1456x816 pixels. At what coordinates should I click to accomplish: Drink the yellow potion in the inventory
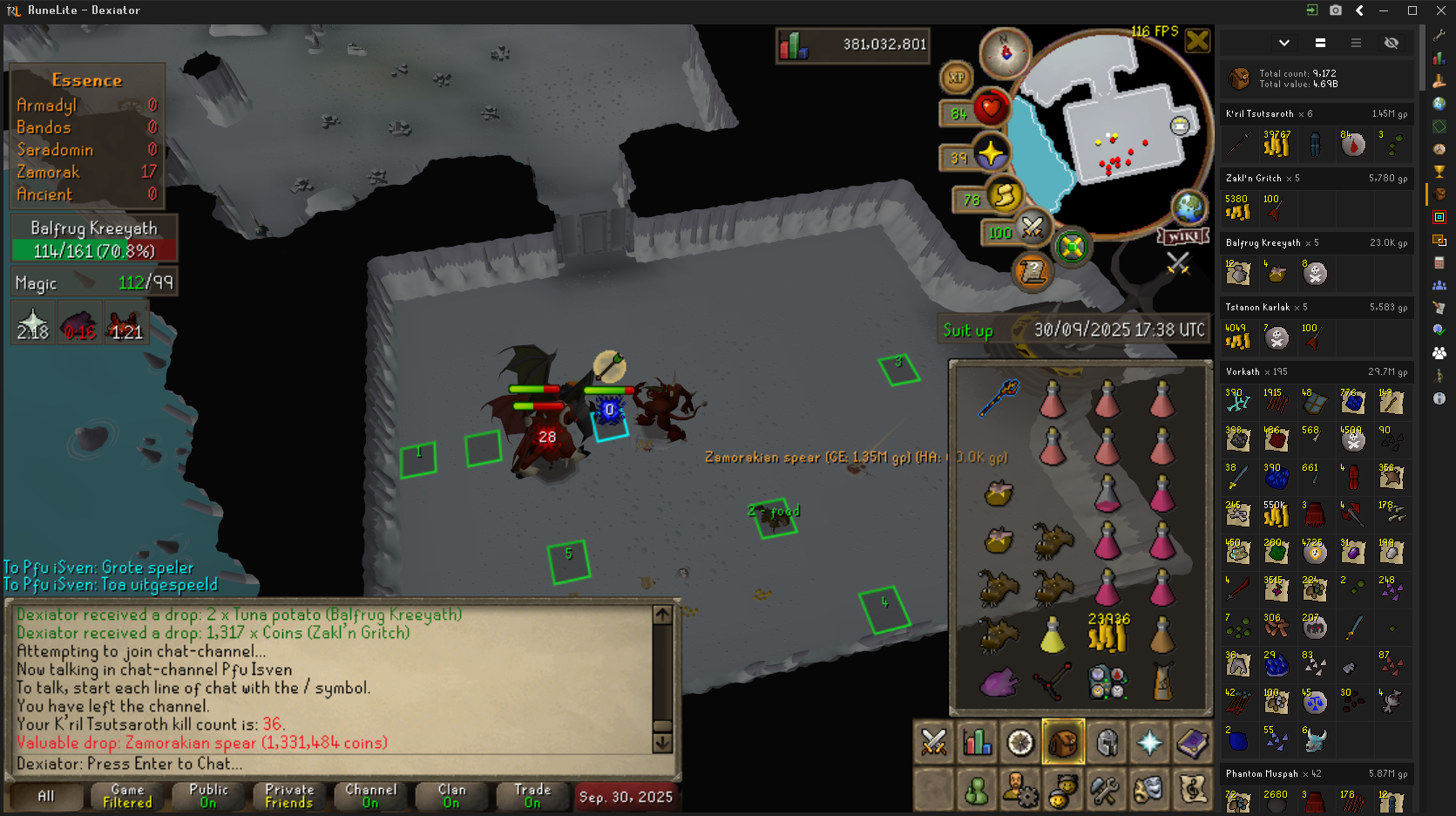1053,634
